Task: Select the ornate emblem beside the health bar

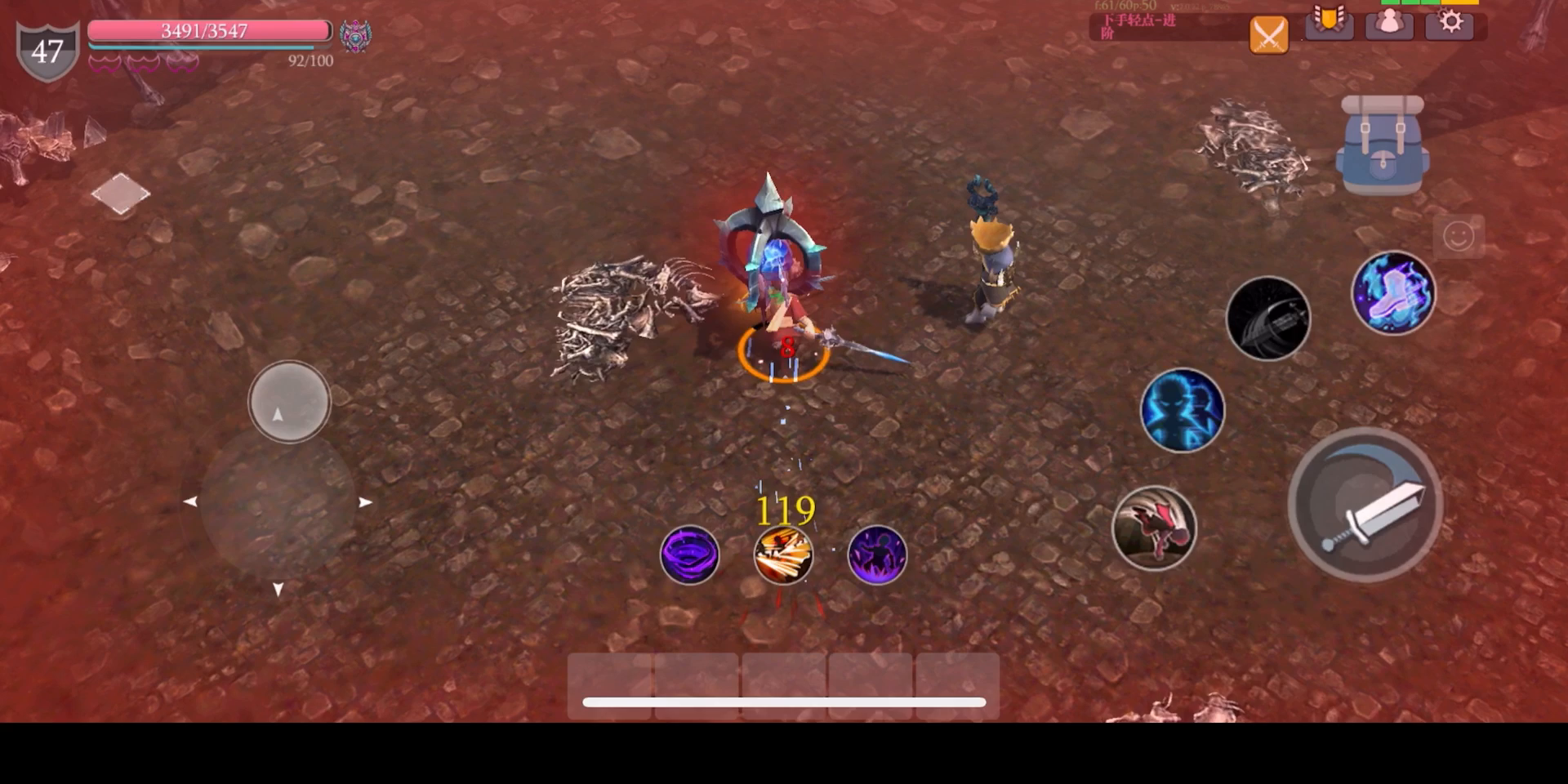Action: coord(355,36)
